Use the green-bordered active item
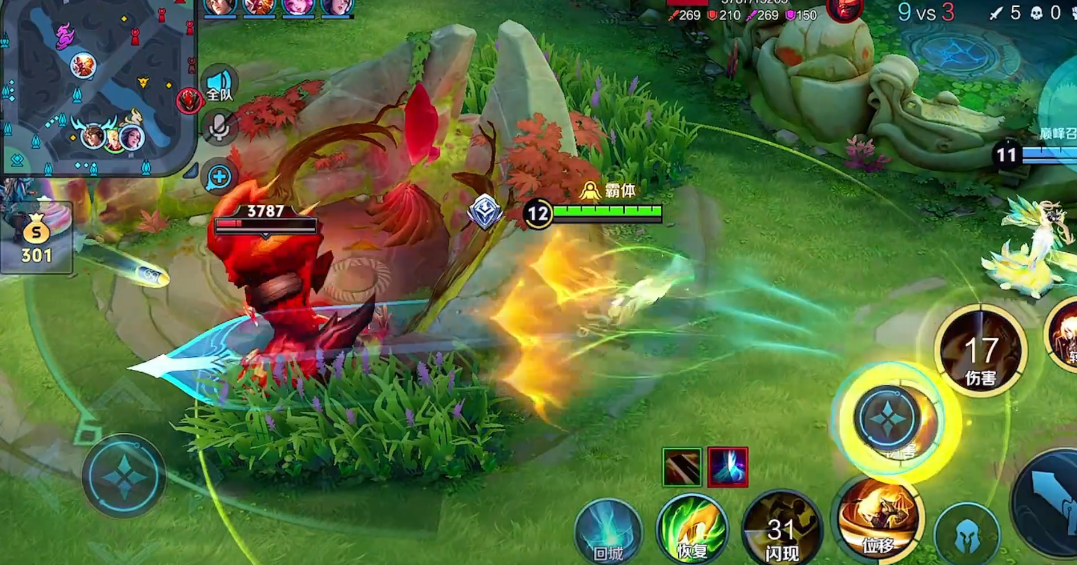 (x=681, y=467)
